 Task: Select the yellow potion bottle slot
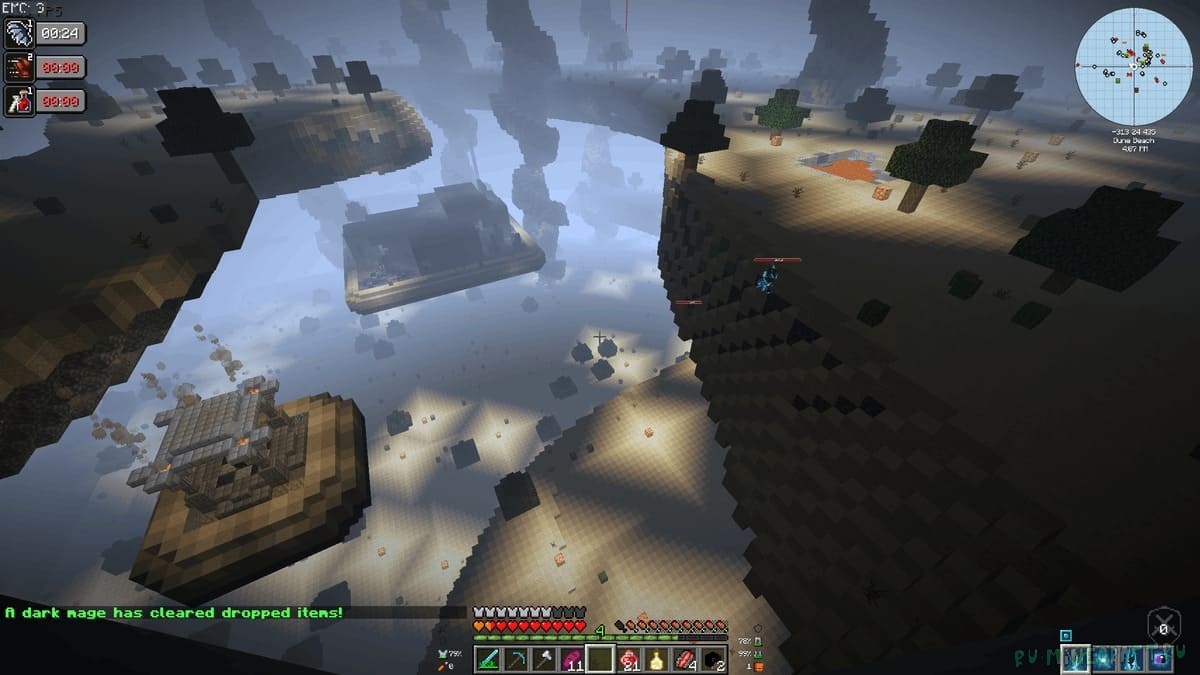coord(657,659)
